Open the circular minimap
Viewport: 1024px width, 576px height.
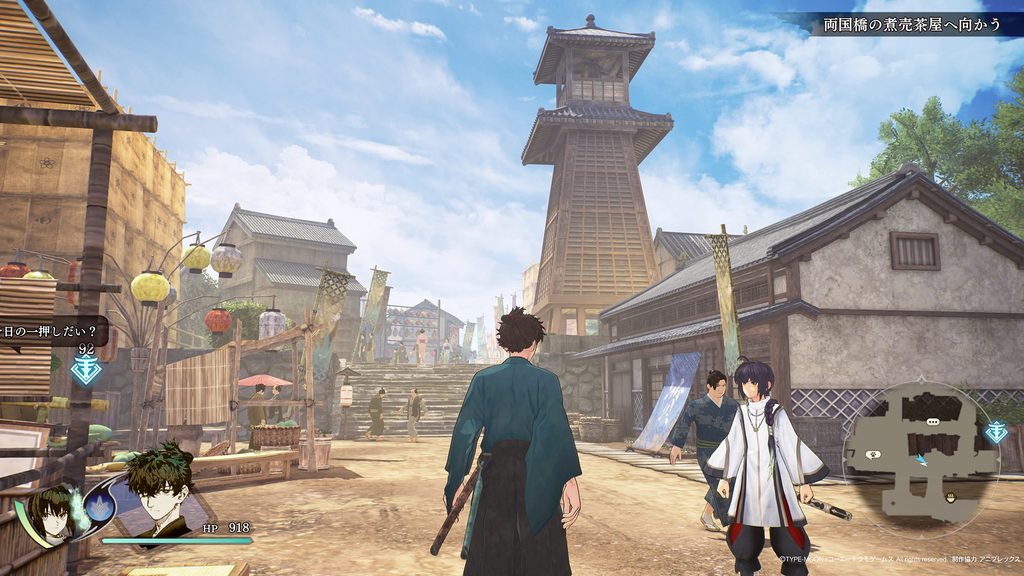918,447
